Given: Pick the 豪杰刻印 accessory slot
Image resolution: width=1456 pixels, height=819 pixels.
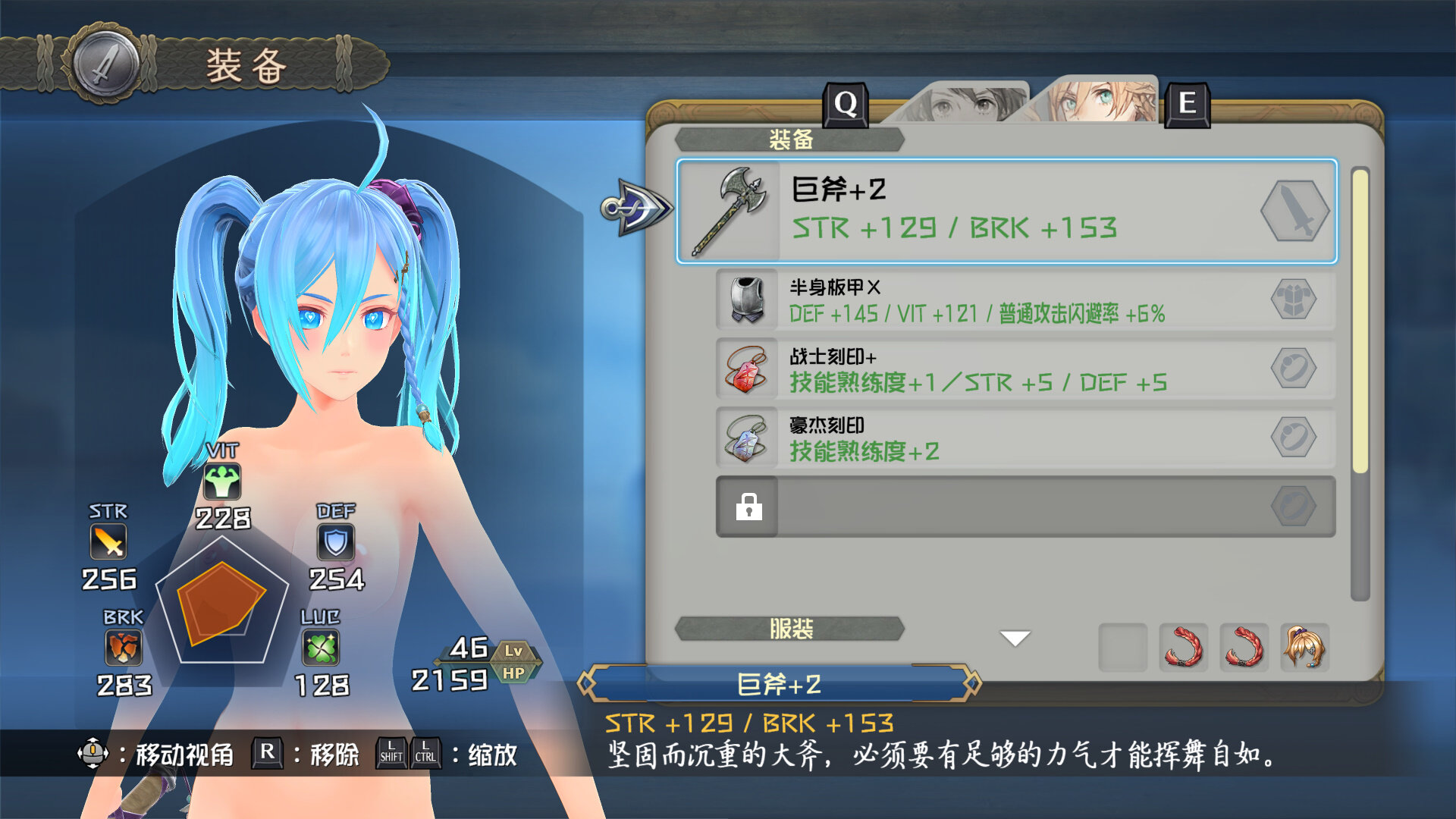Looking at the screenshot, I should tap(1025, 438).
